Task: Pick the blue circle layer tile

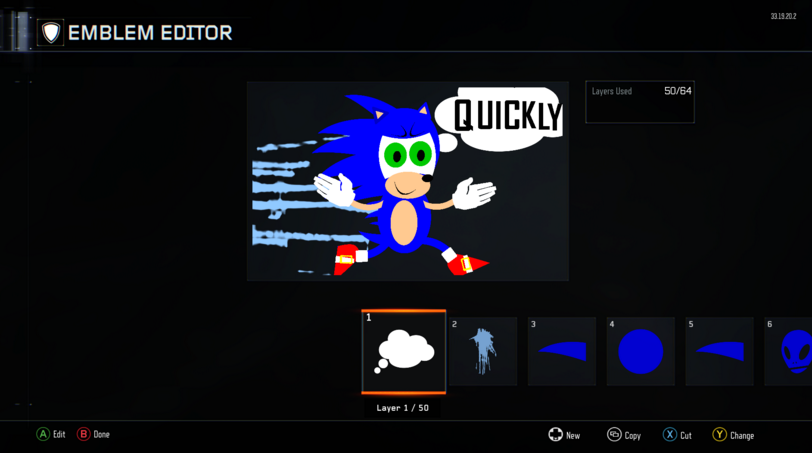Action: click(640, 351)
